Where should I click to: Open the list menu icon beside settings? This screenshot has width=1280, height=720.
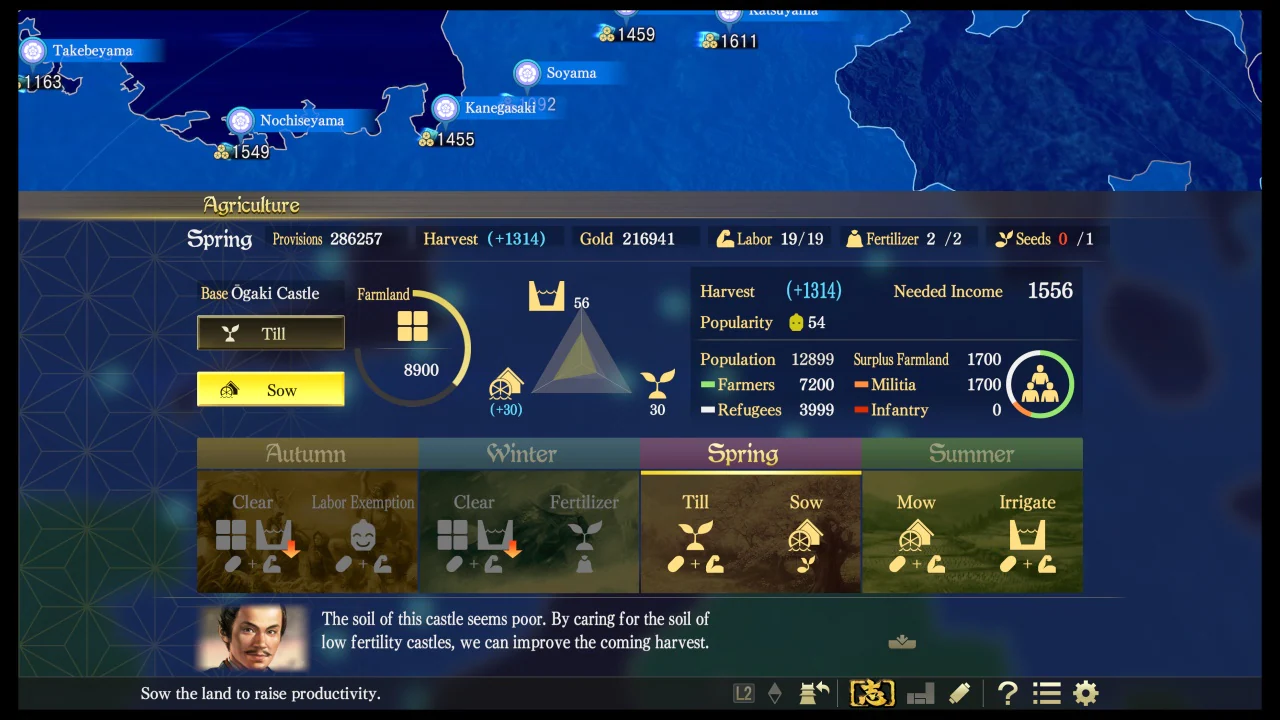(1046, 693)
